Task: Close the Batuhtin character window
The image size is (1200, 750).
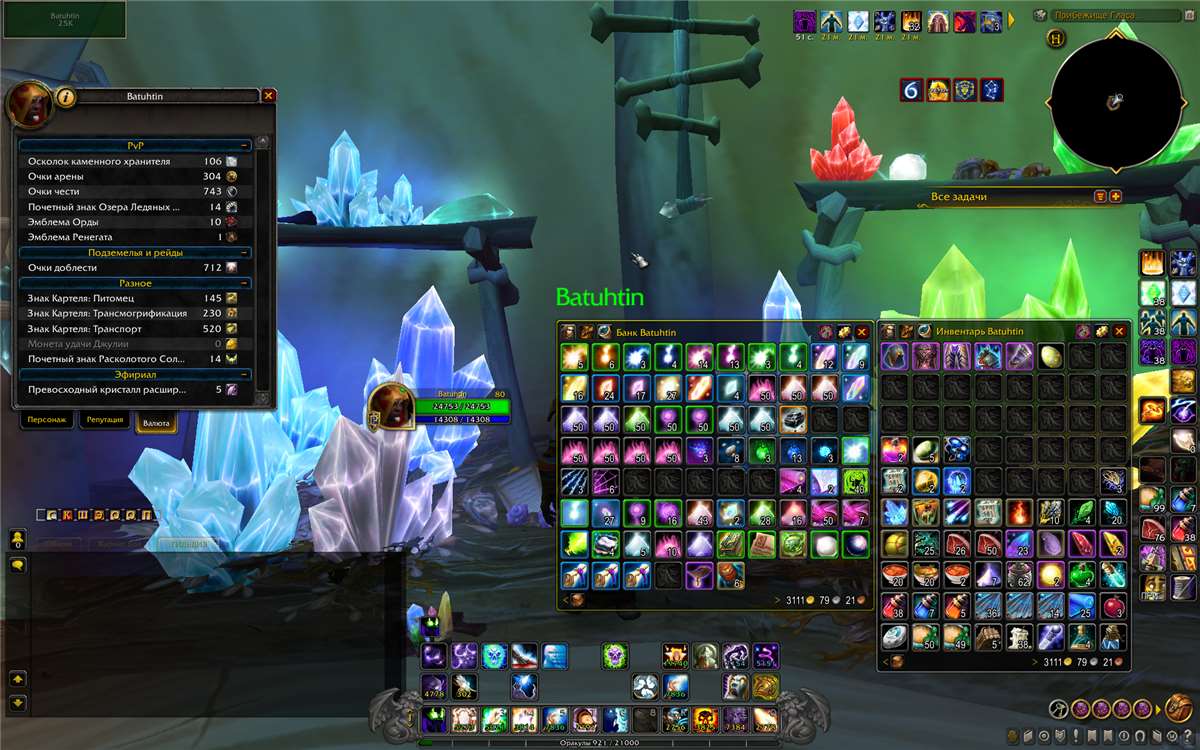Action: tap(268, 96)
